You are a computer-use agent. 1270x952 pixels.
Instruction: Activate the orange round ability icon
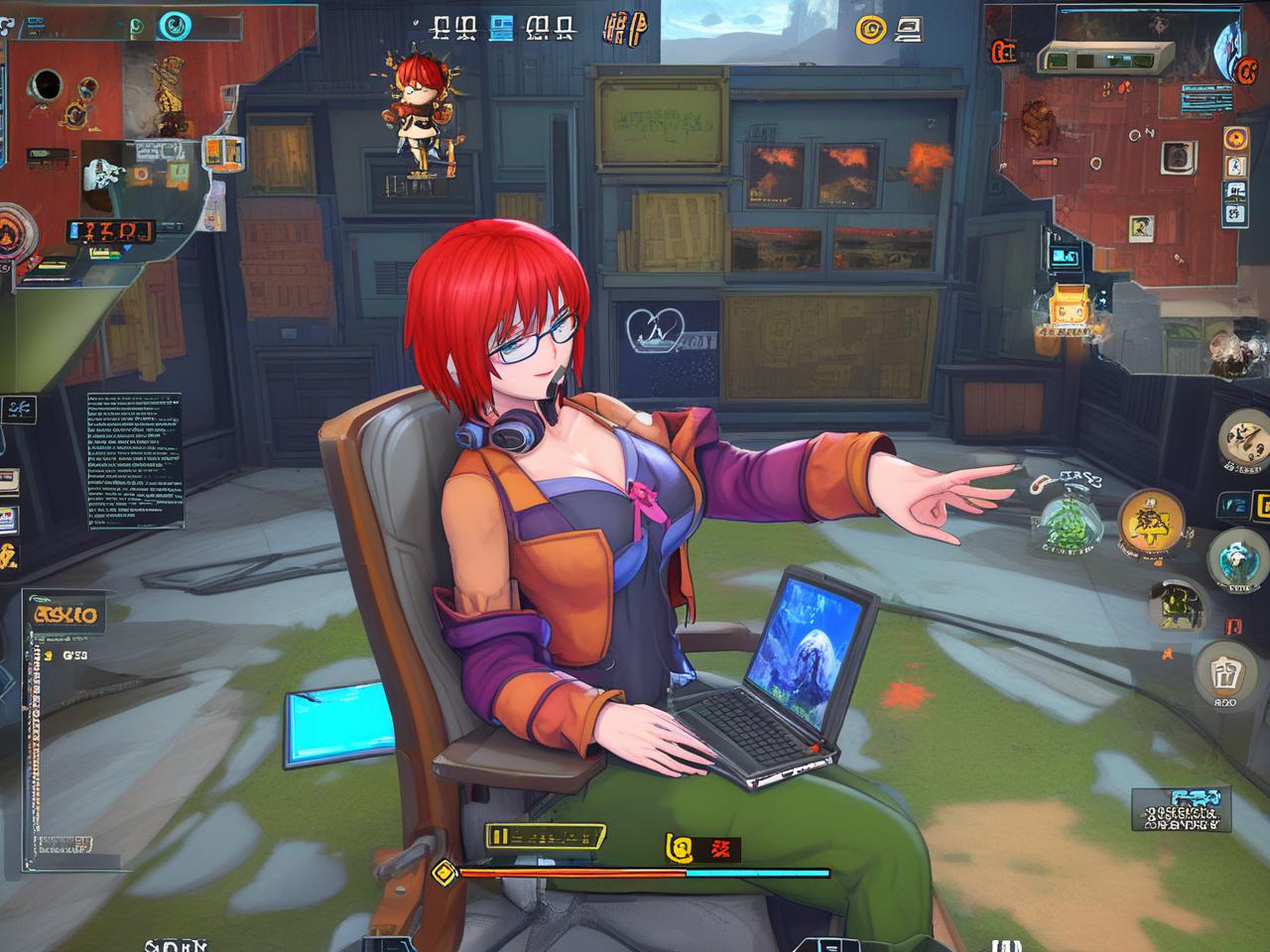coord(1151,521)
